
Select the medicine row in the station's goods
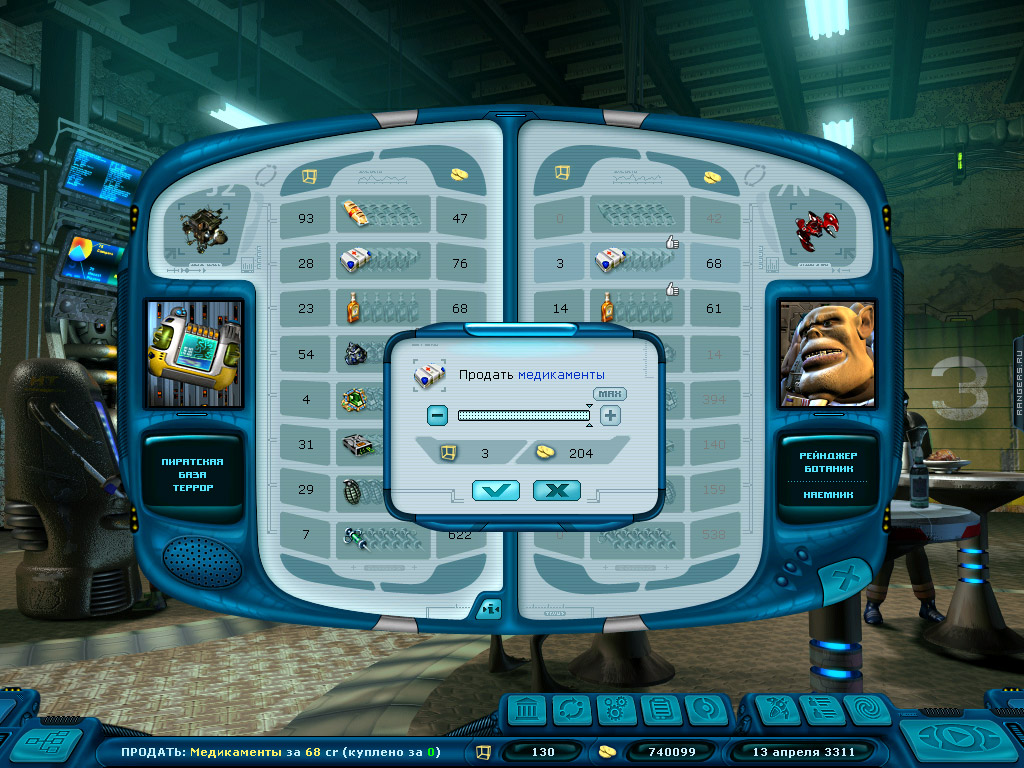pos(370,263)
